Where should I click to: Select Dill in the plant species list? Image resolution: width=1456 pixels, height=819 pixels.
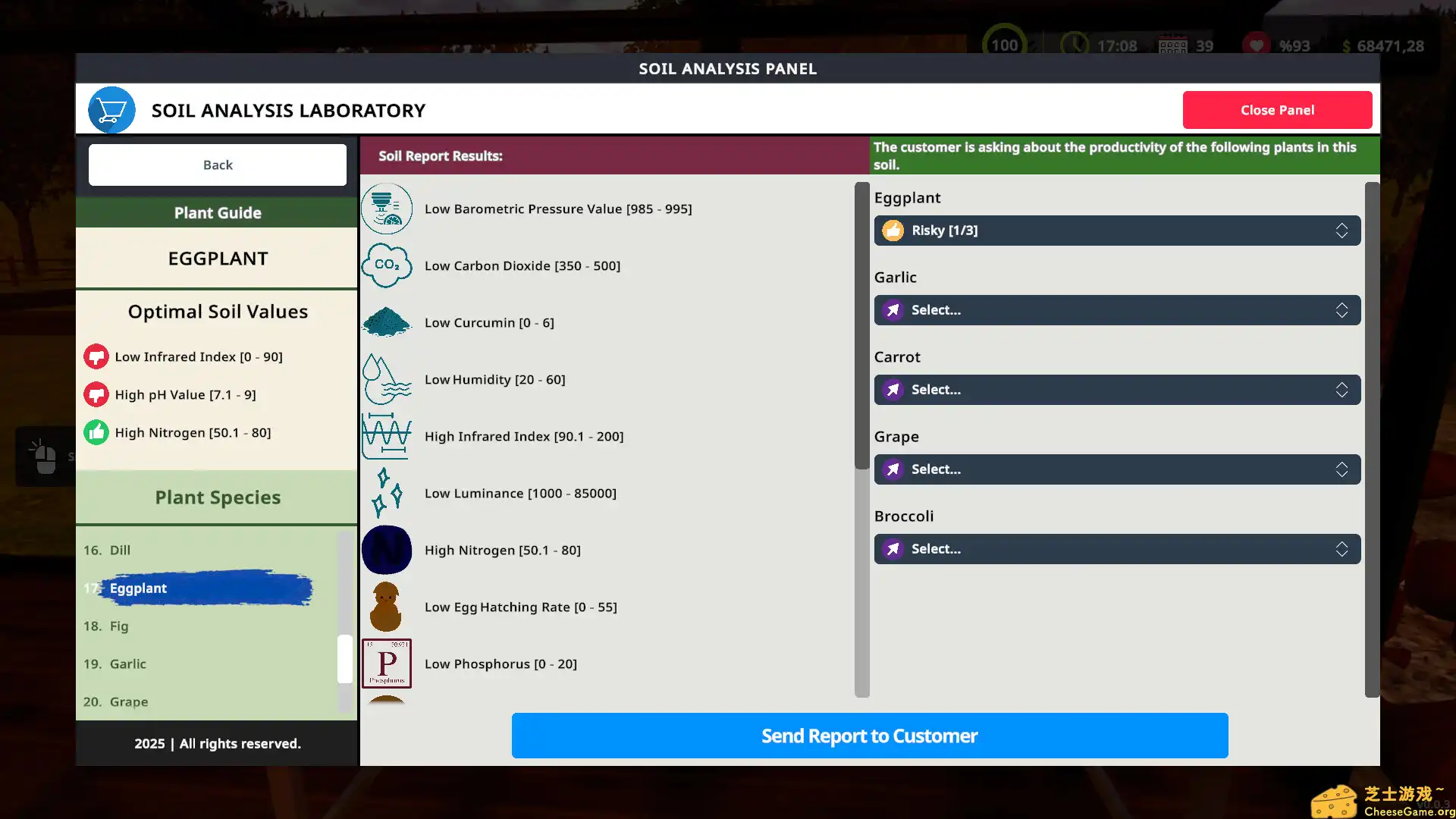(120, 550)
